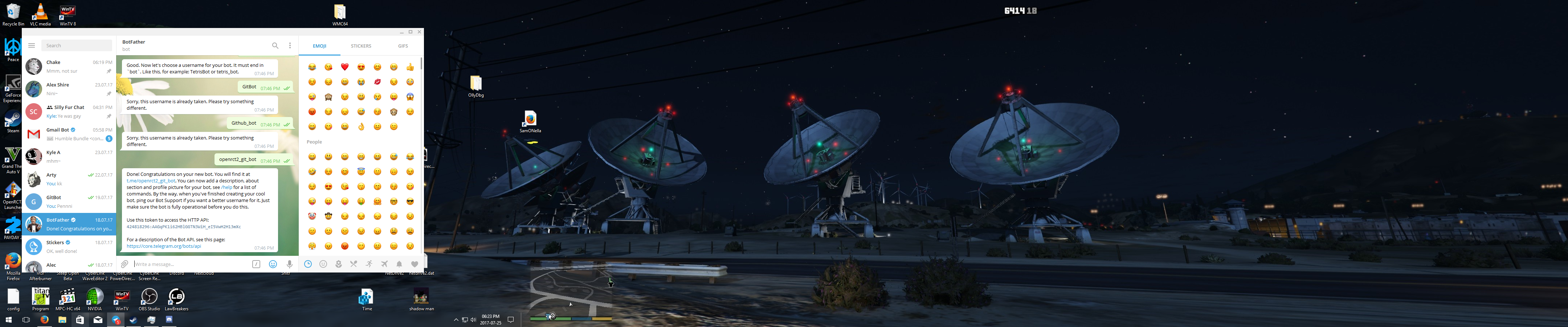Open the hamburger menu in Telegram sidebar

(31, 45)
